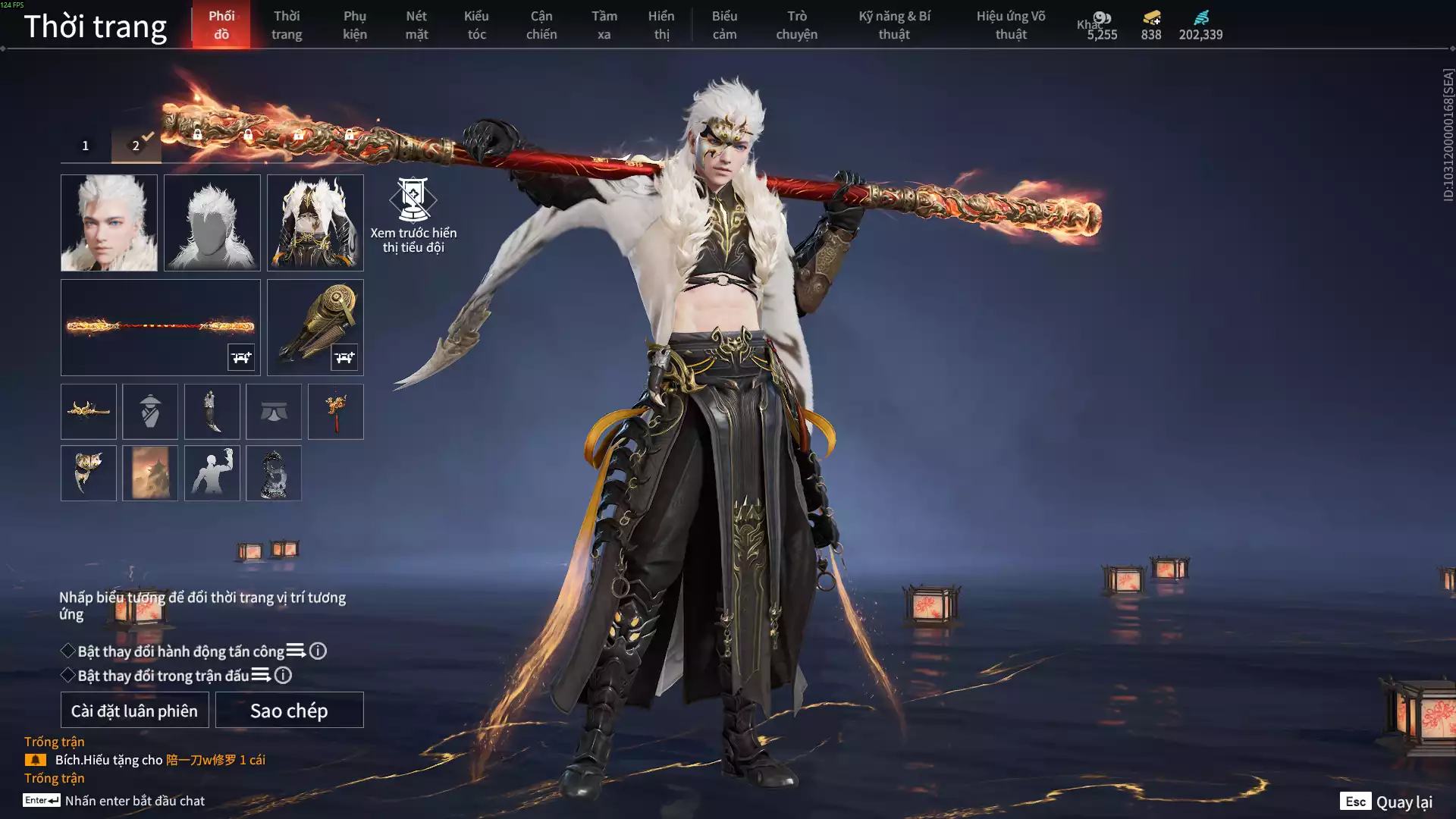
Task: Click Quay lại to go back
Action: [x=1386, y=802]
